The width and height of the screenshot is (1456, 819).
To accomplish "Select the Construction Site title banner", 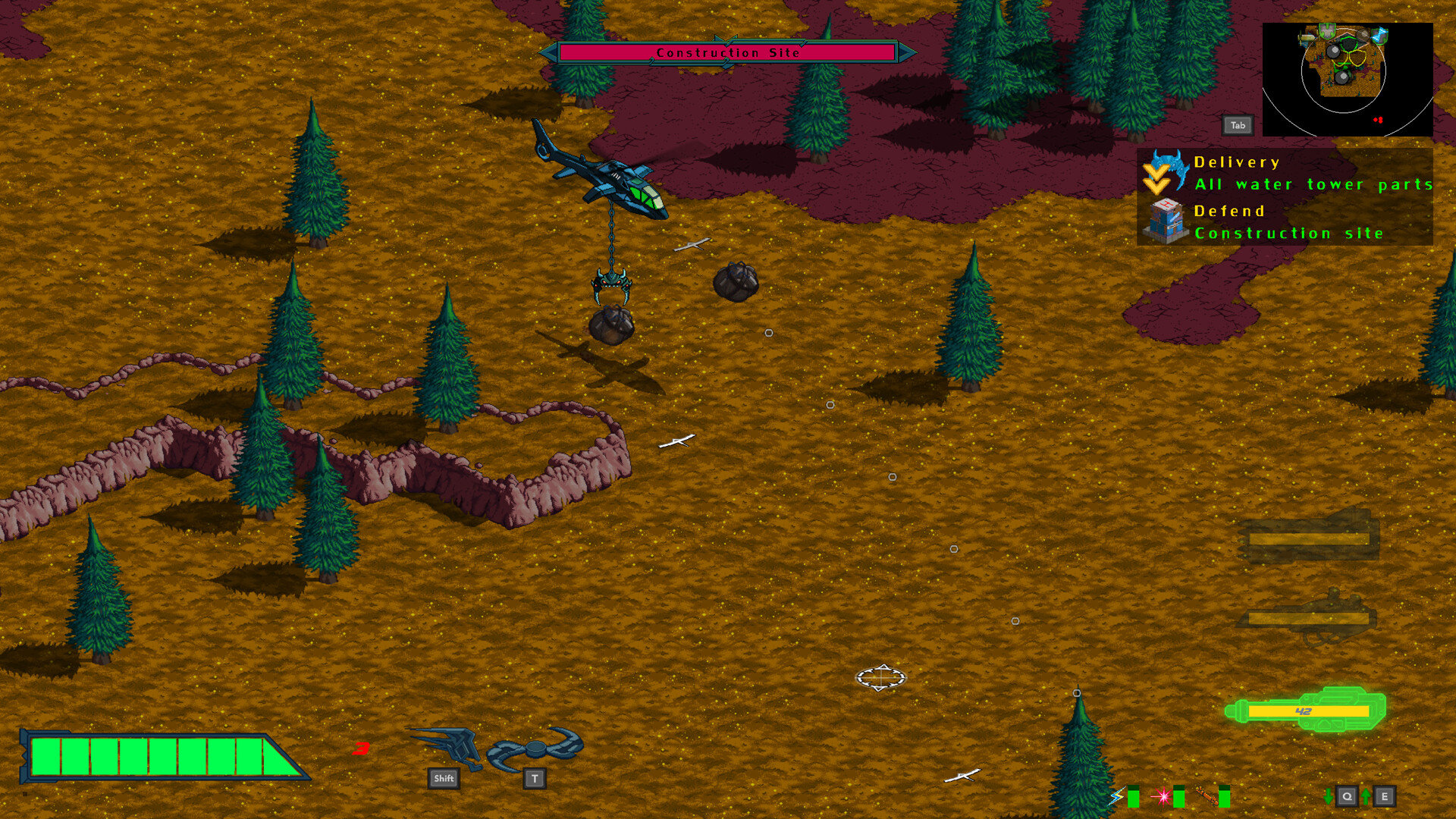I will point(728,52).
